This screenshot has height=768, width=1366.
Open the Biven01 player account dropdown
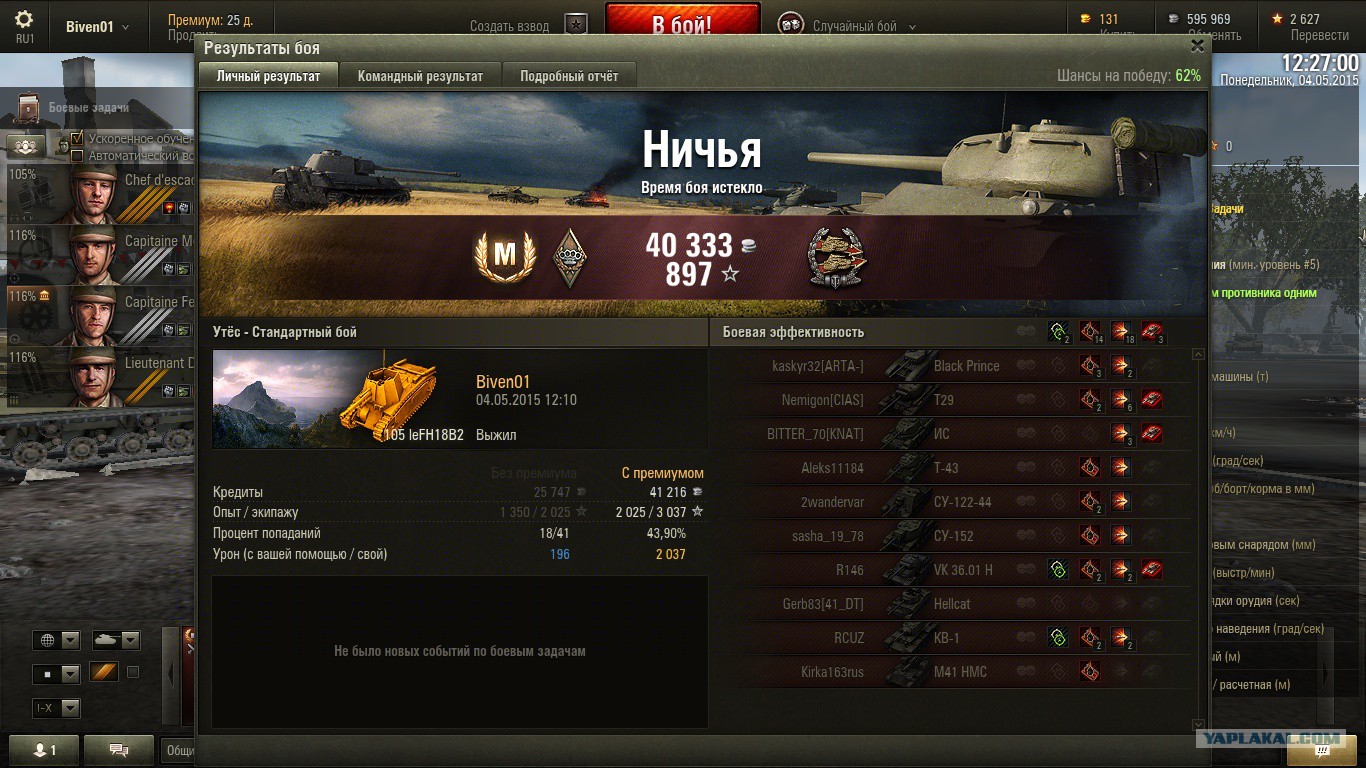97,27
